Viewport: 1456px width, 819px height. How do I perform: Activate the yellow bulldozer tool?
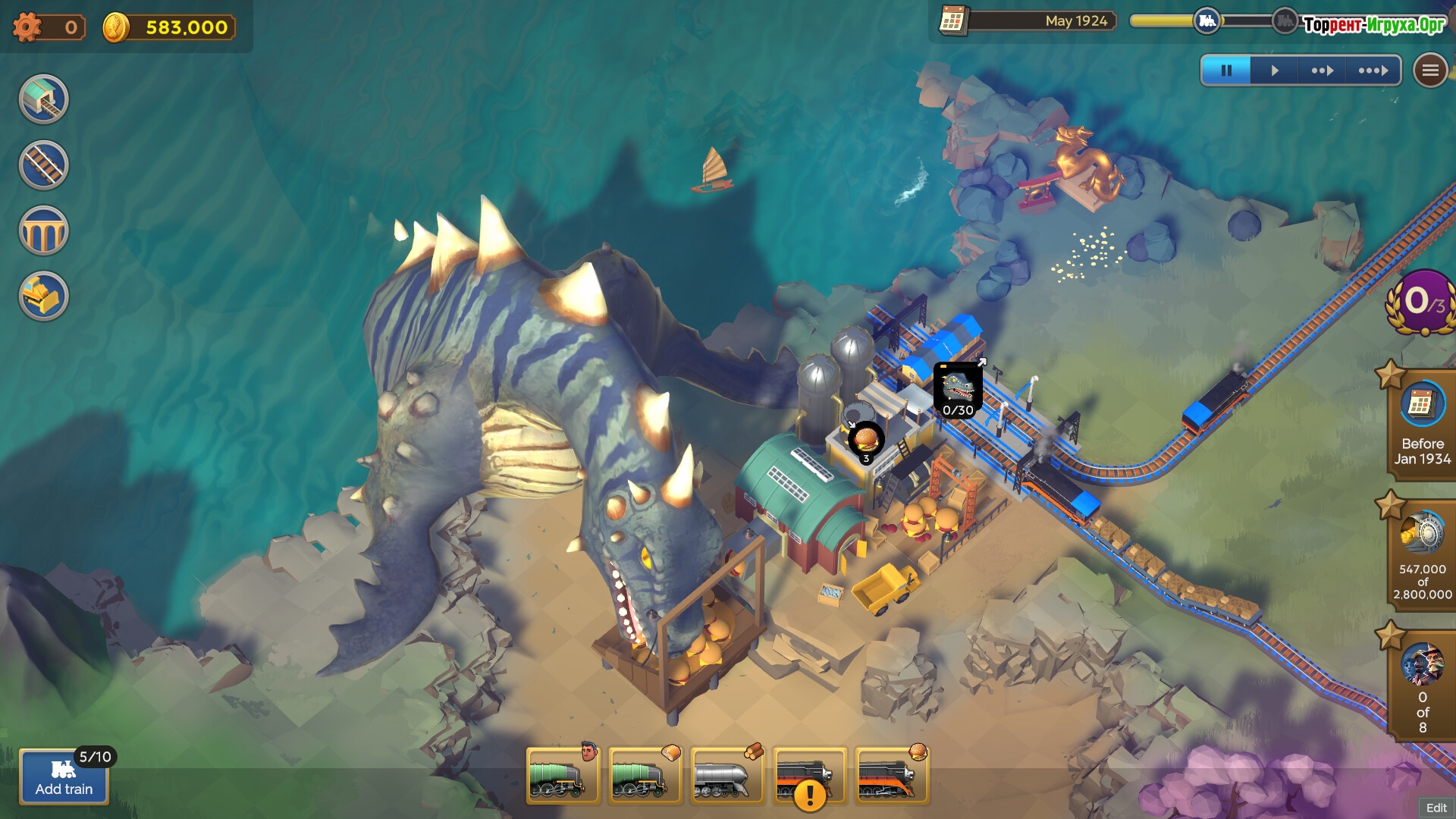[x=43, y=296]
